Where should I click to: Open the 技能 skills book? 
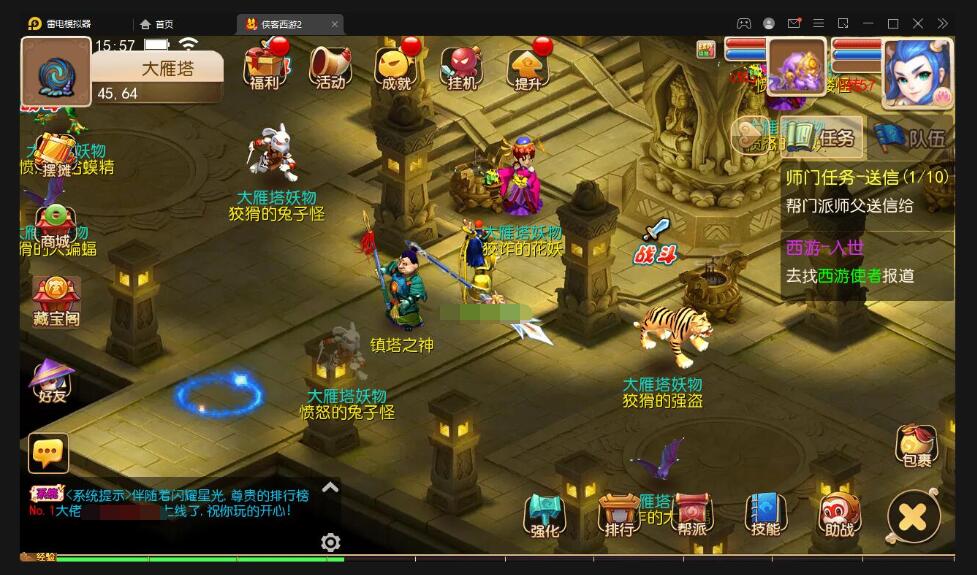coord(765,514)
